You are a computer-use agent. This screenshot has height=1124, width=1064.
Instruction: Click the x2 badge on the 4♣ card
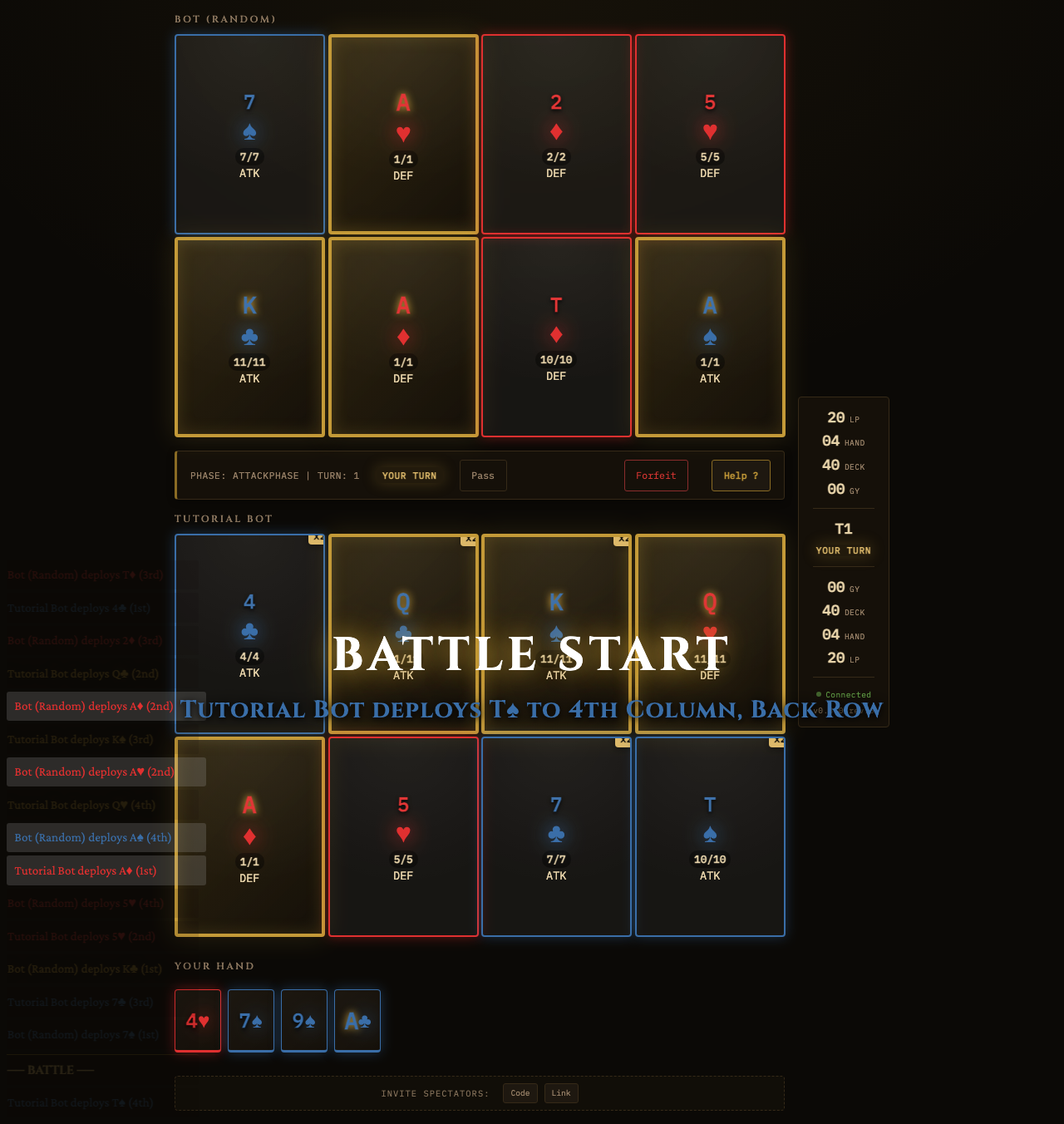point(317,540)
